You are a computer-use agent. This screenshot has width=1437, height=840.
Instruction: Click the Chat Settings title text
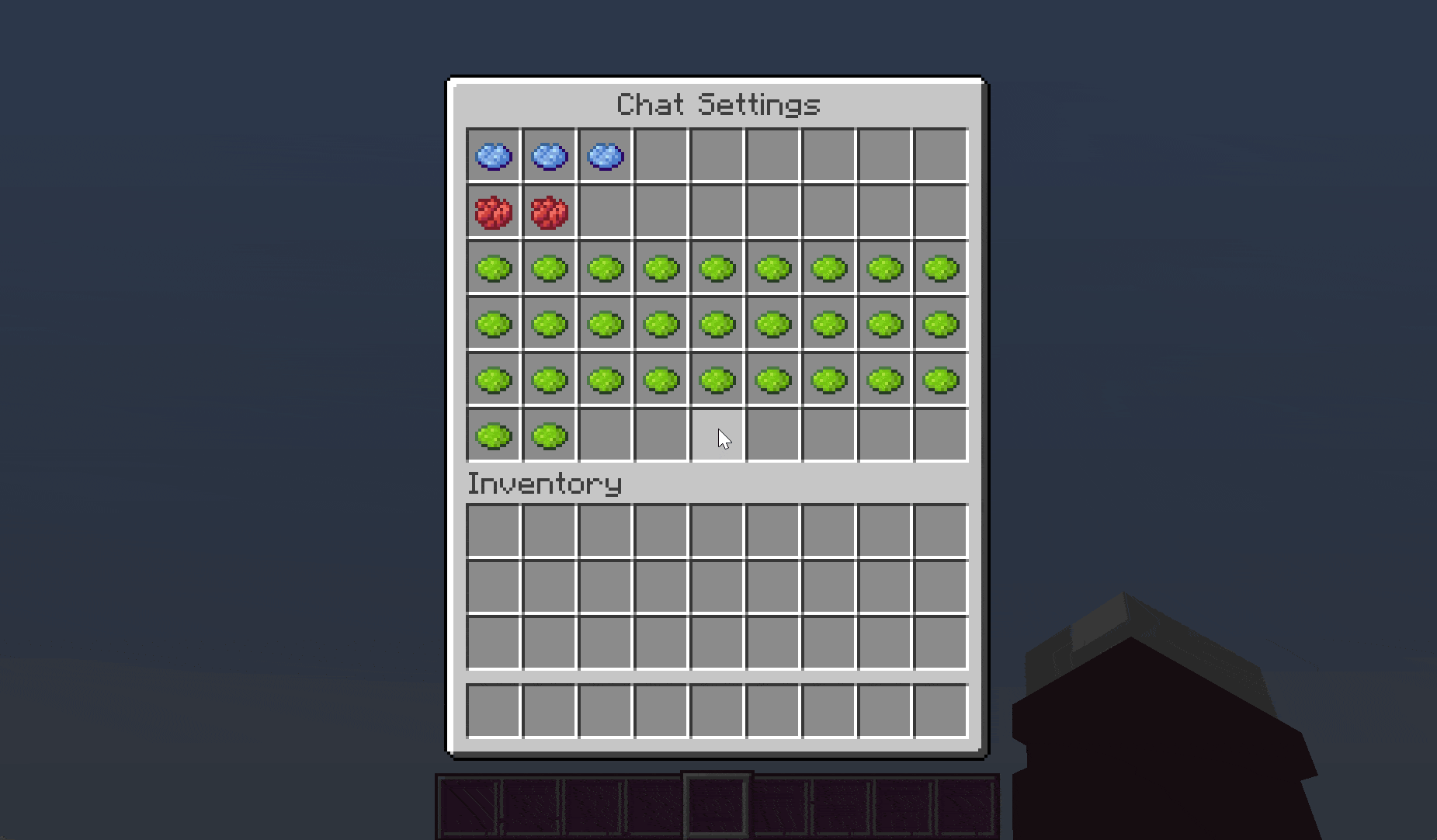click(717, 103)
